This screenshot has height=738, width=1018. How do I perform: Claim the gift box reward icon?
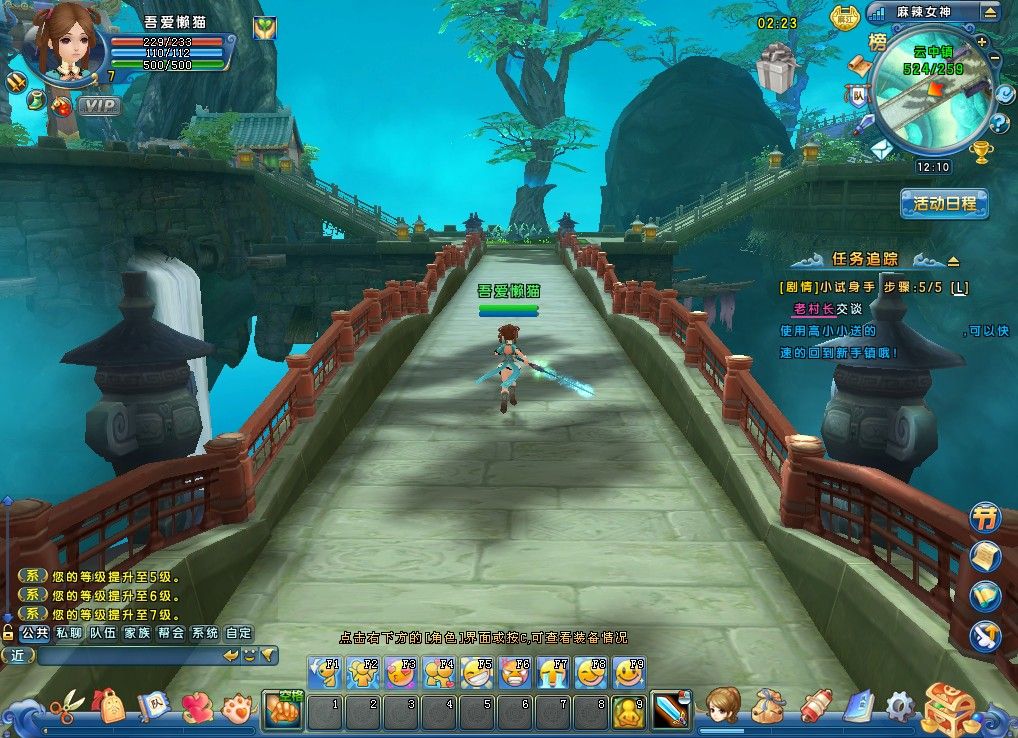[x=773, y=70]
